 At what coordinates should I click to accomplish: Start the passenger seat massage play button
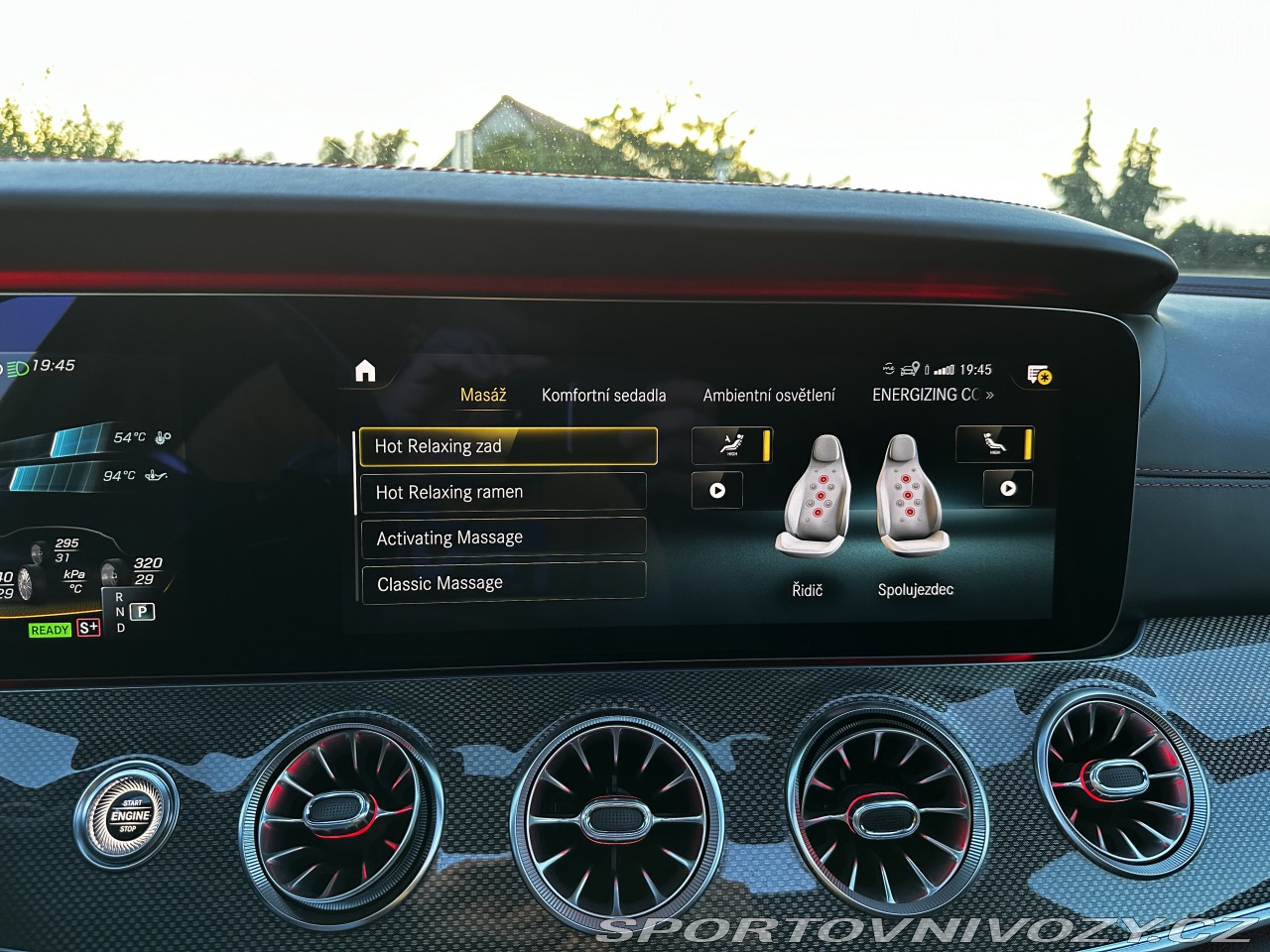[1008, 488]
